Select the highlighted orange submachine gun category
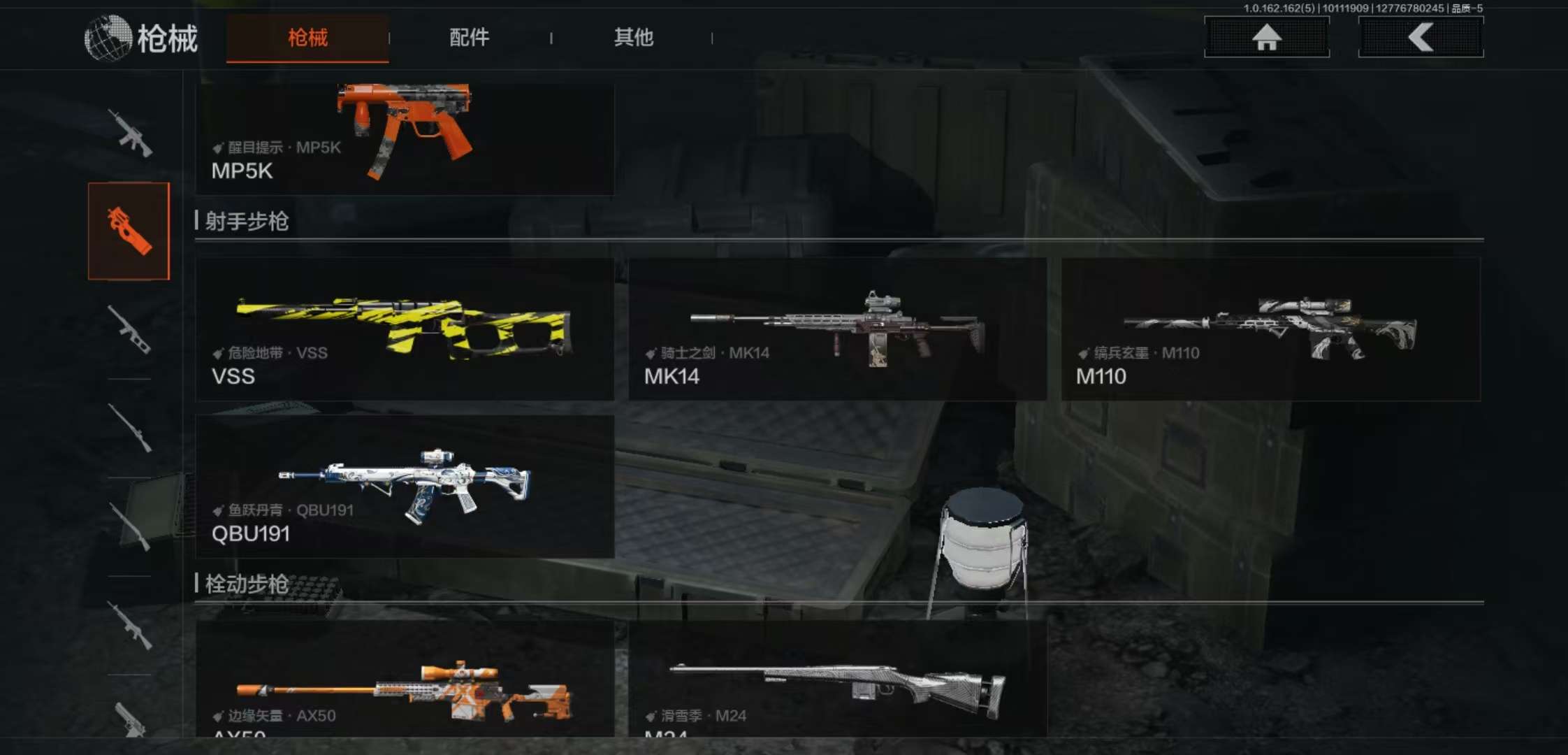Viewport: 1568px width, 755px height. point(129,231)
